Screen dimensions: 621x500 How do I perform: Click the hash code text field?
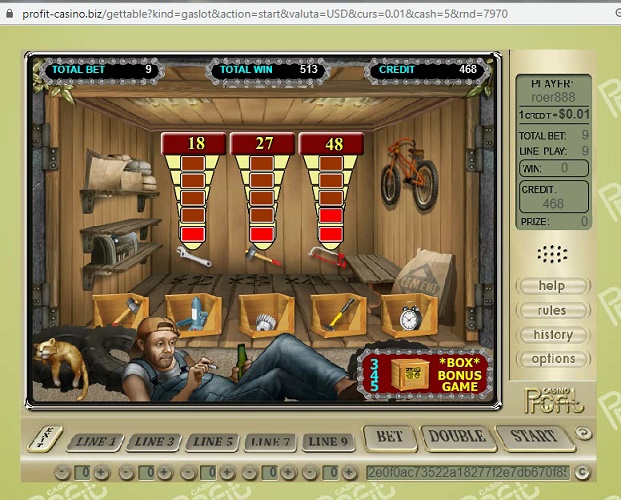[x=467, y=472]
